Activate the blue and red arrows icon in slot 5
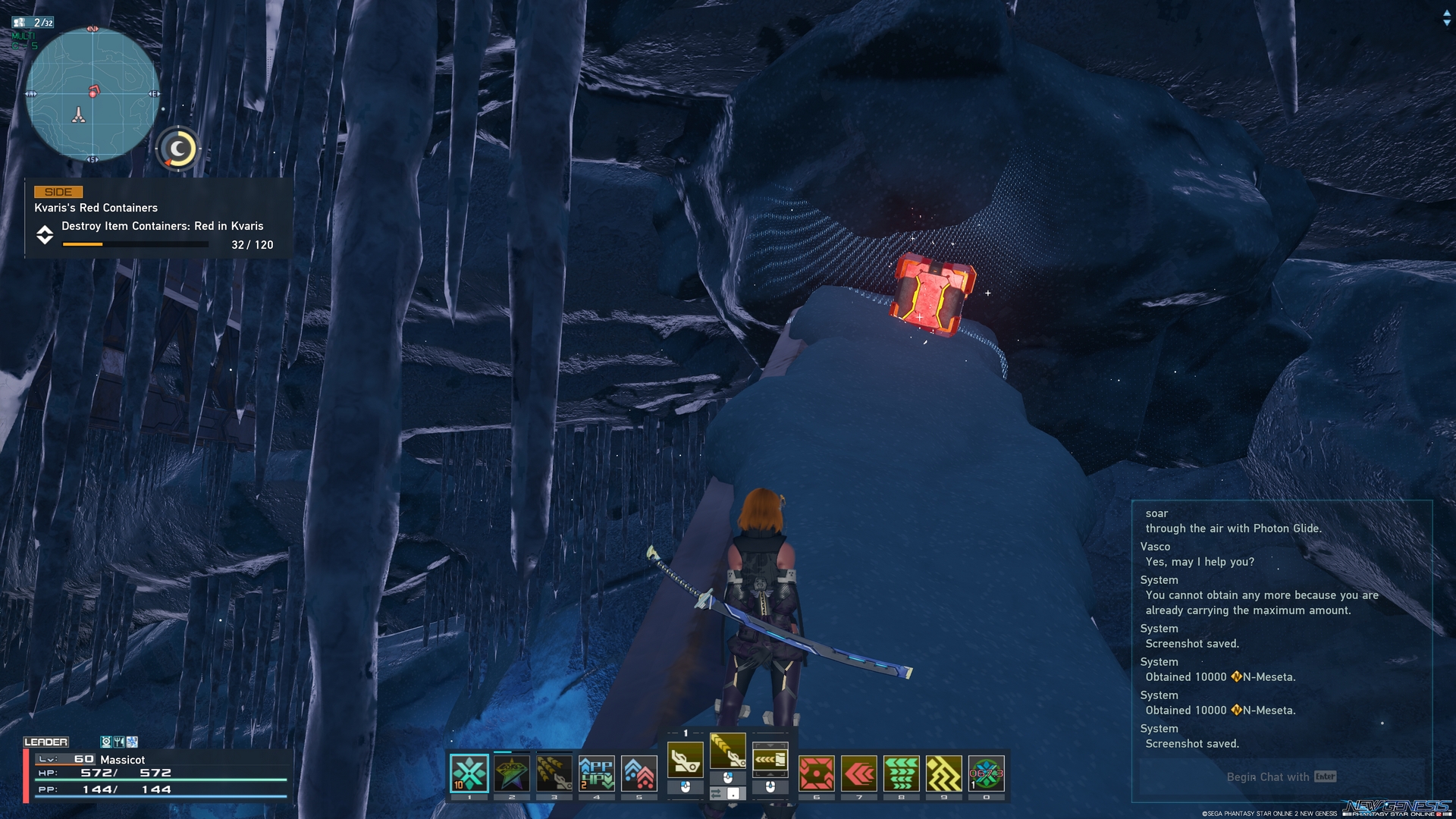 pyautogui.click(x=639, y=773)
